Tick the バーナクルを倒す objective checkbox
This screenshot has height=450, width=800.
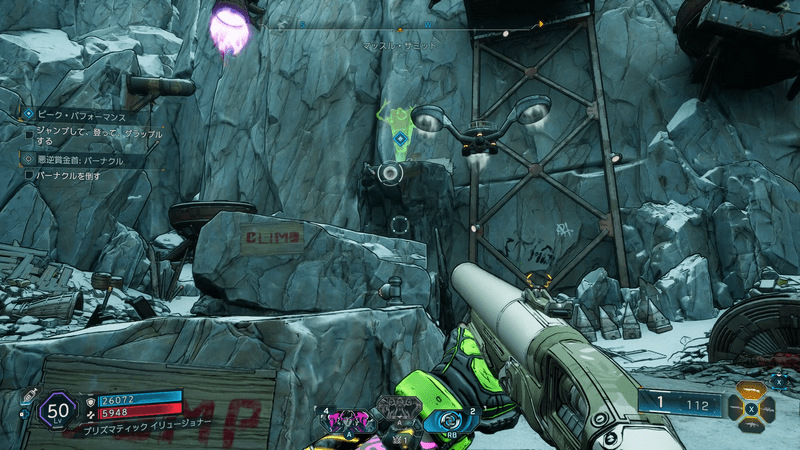pos(30,175)
